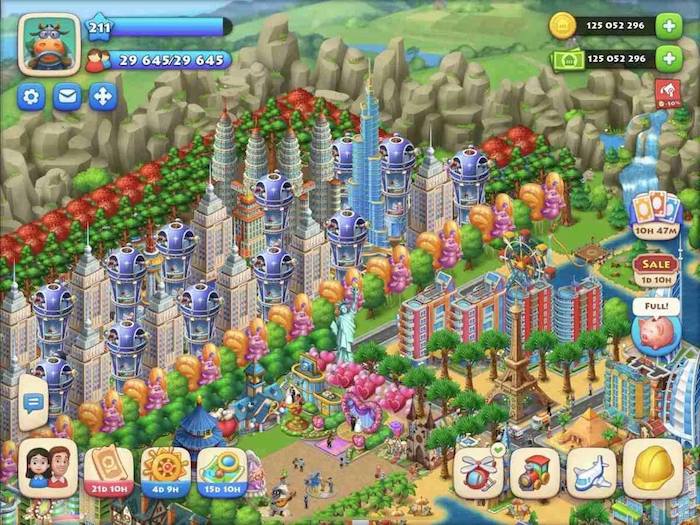Add more green cash with the plus button

(x=668, y=59)
